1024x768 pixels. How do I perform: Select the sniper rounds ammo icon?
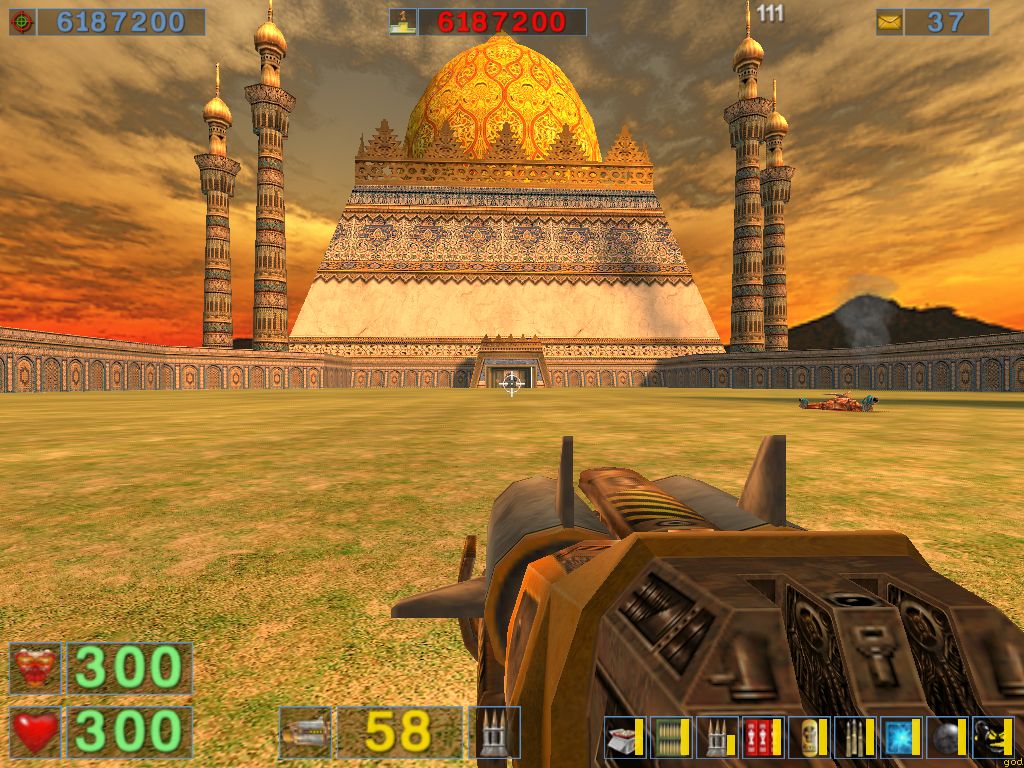tap(853, 738)
